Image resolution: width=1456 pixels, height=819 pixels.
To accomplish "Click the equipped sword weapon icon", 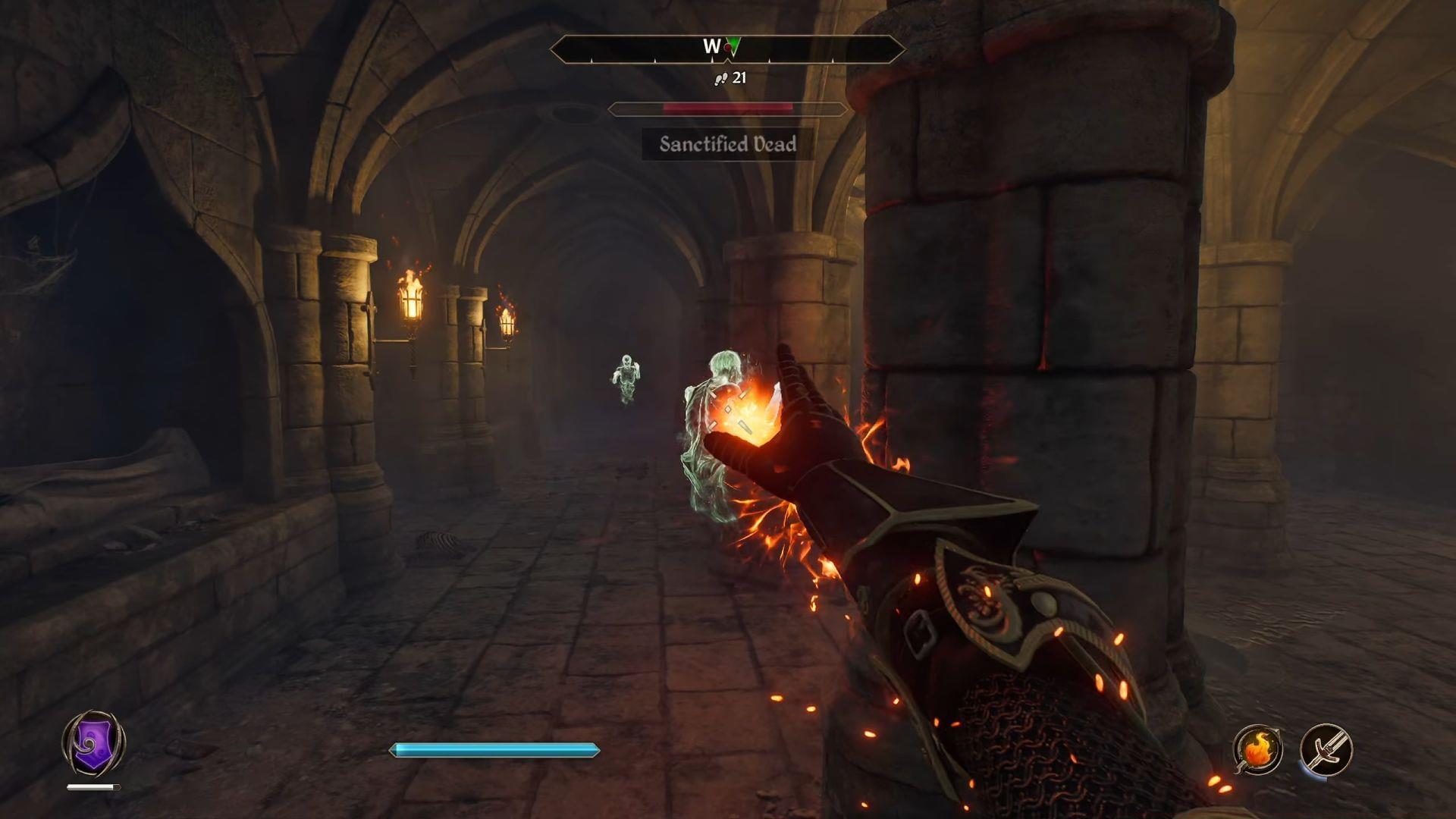I will 1325,749.
